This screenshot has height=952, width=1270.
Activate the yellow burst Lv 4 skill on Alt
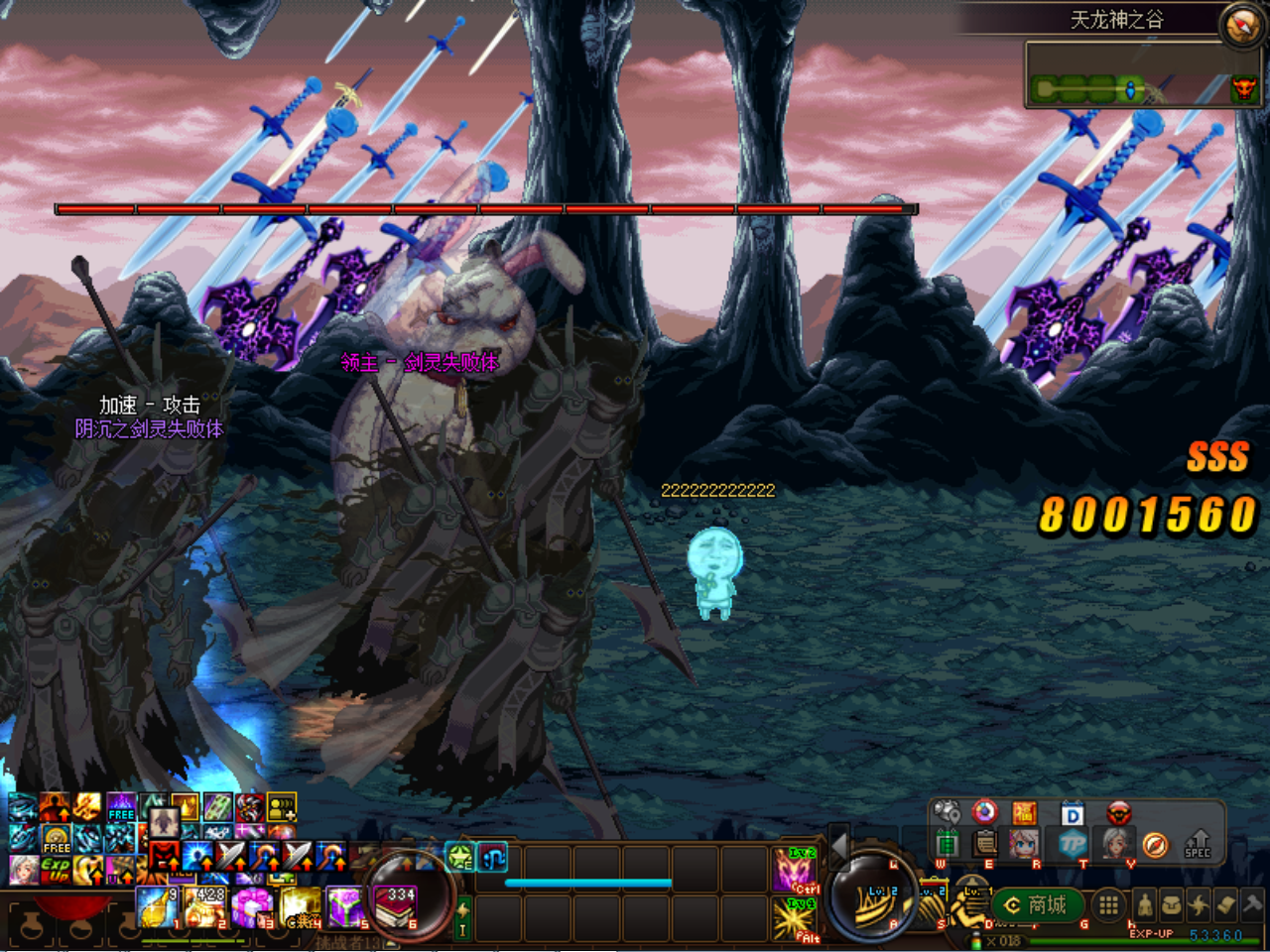(796, 918)
